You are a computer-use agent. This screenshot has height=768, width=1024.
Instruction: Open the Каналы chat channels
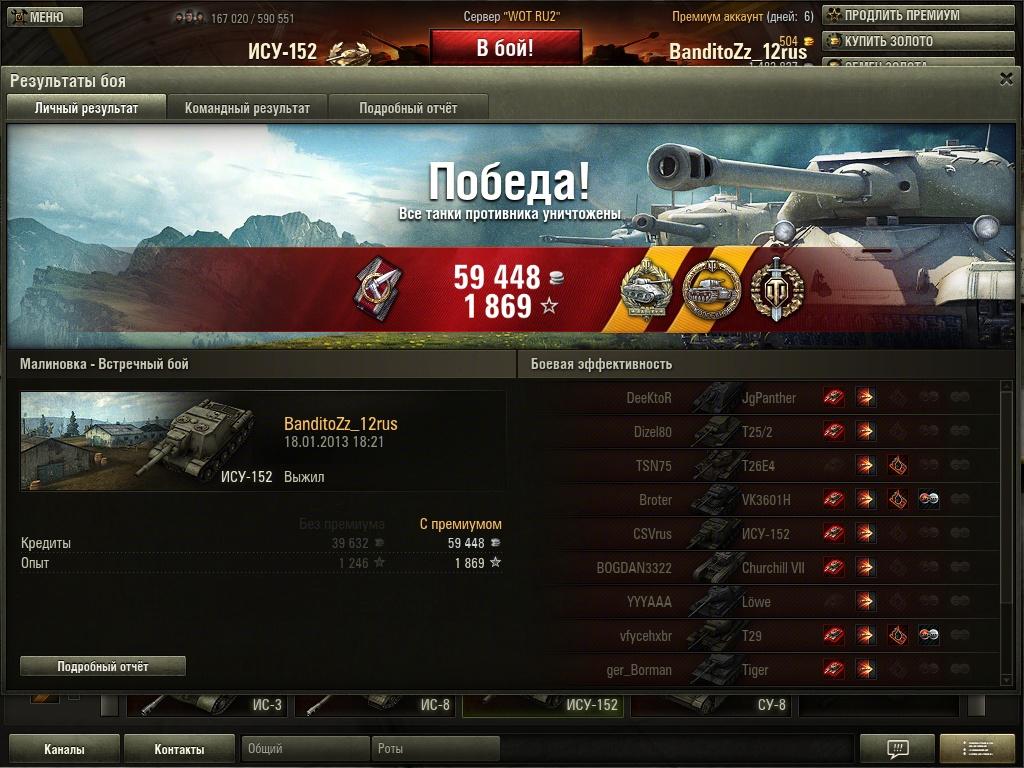(x=64, y=749)
